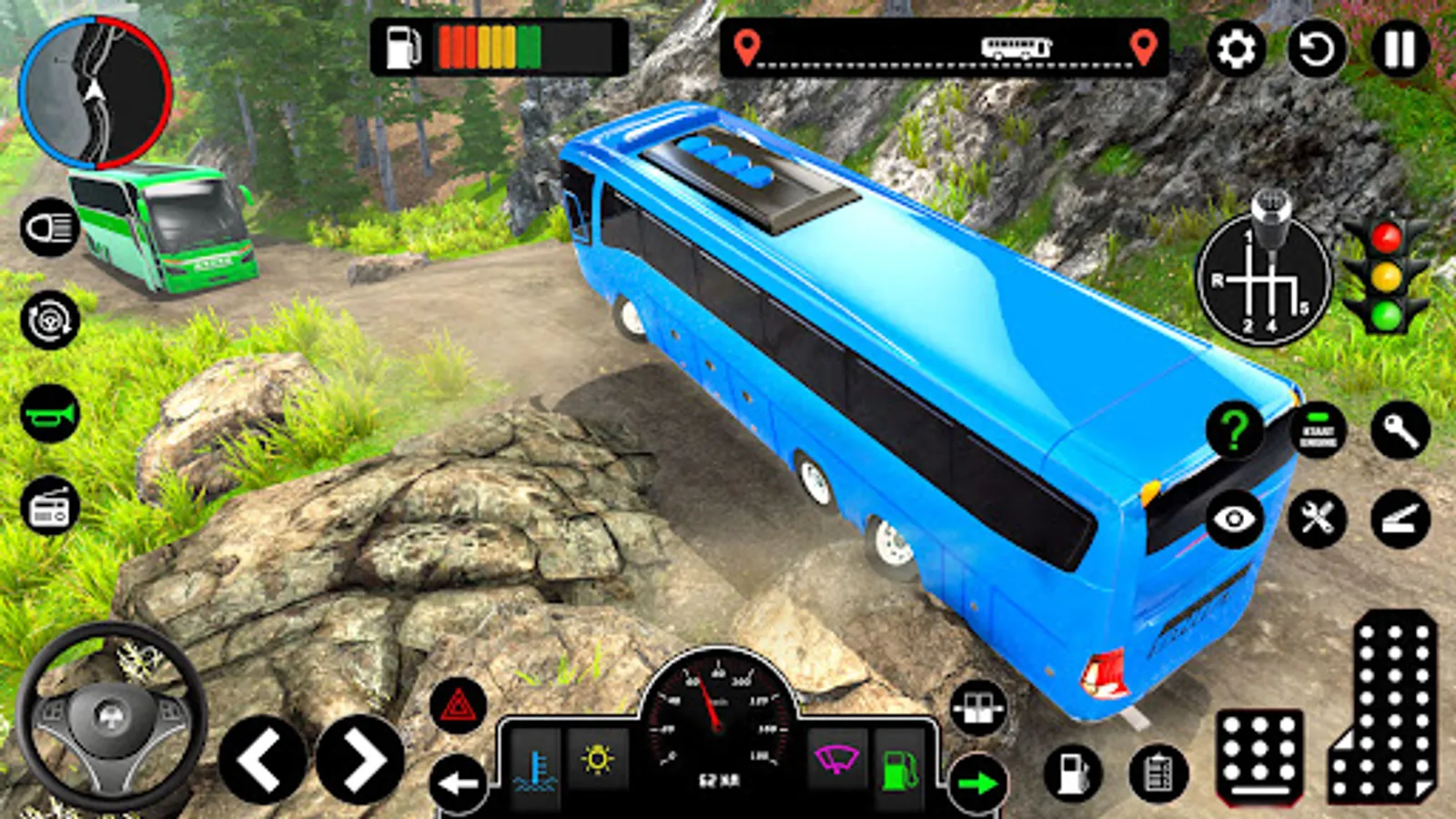Steer left with the large left chevron
The image size is (1456, 819).
(262, 759)
